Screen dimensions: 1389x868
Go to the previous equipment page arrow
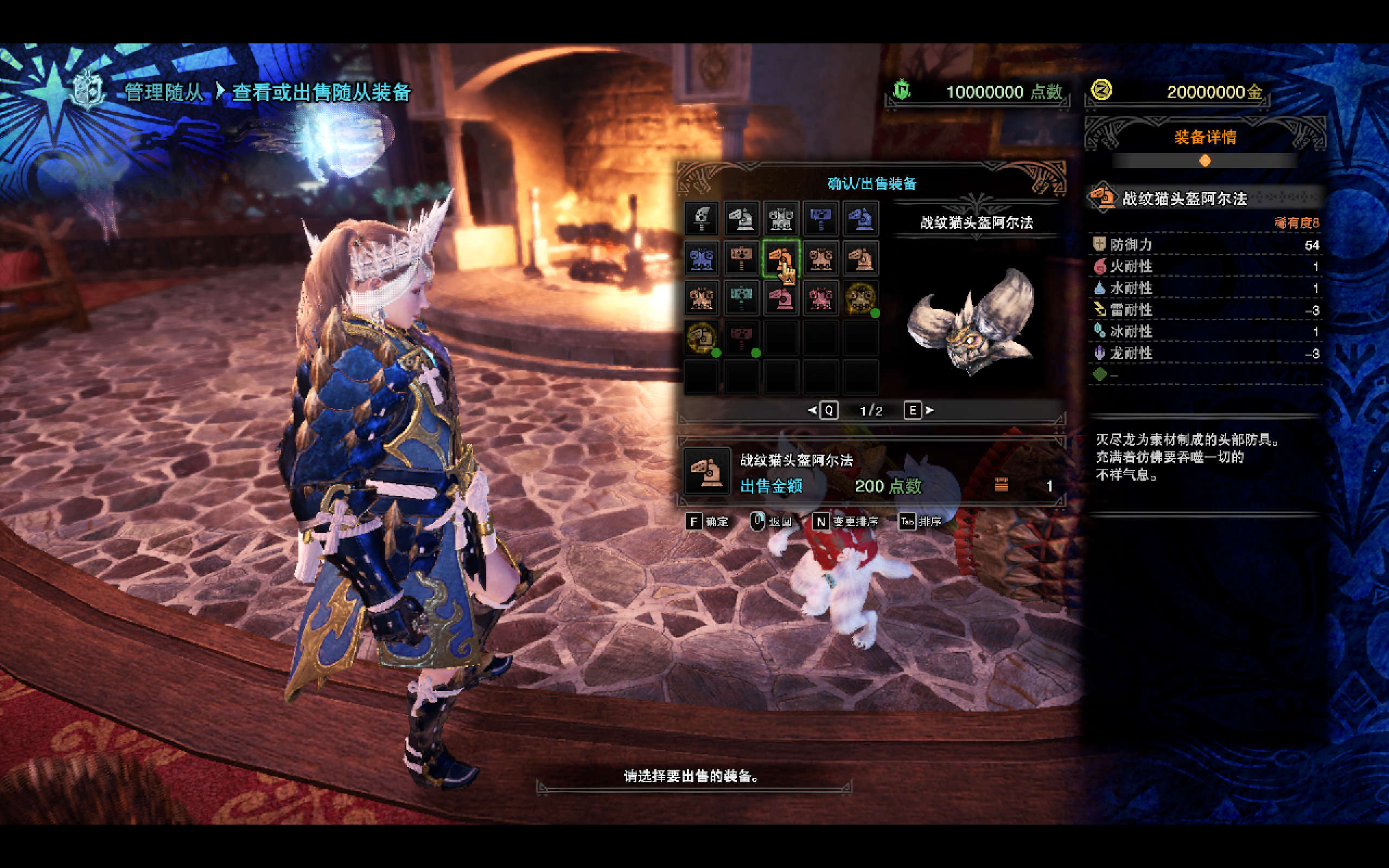point(812,411)
